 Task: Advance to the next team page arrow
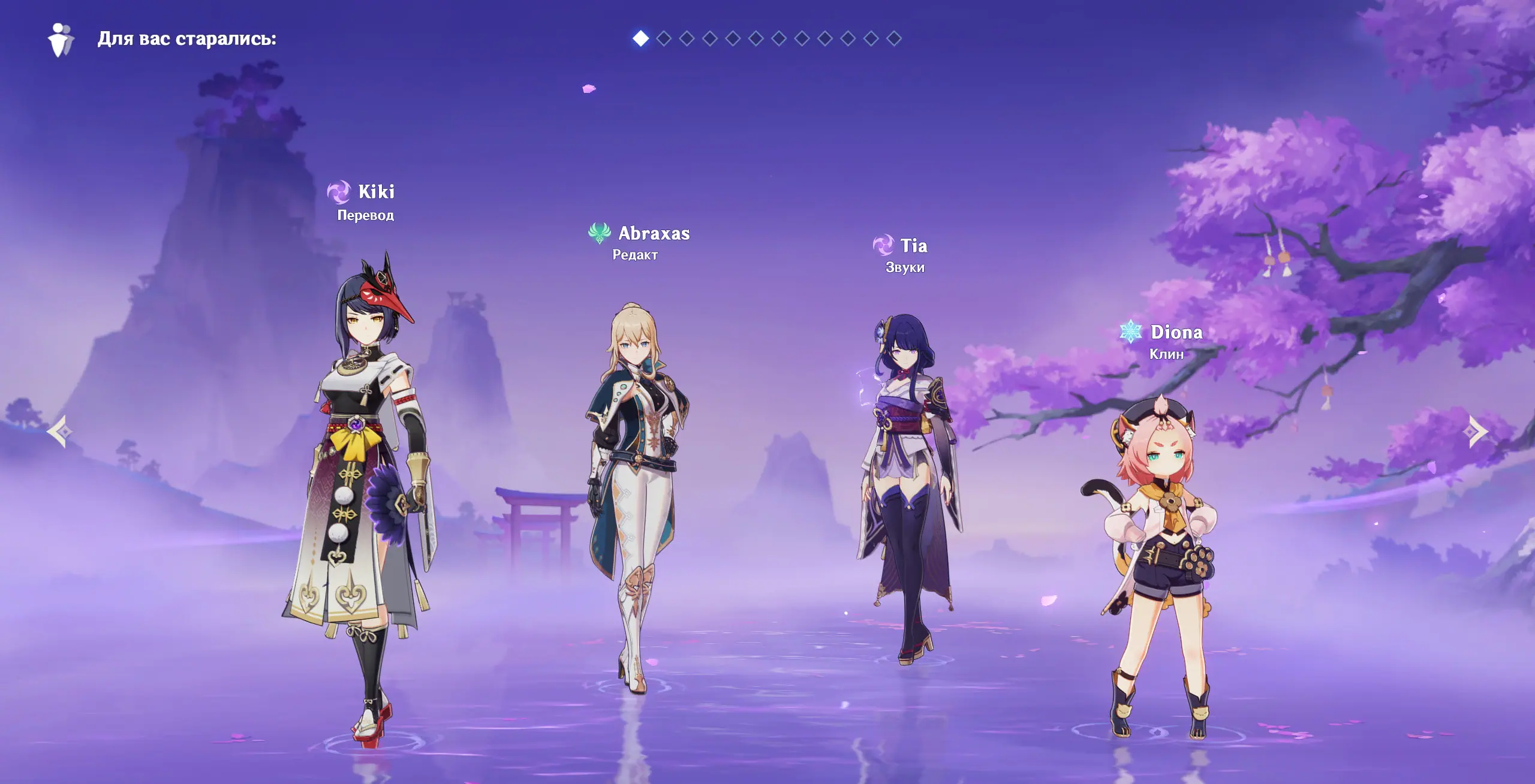click(x=1477, y=431)
